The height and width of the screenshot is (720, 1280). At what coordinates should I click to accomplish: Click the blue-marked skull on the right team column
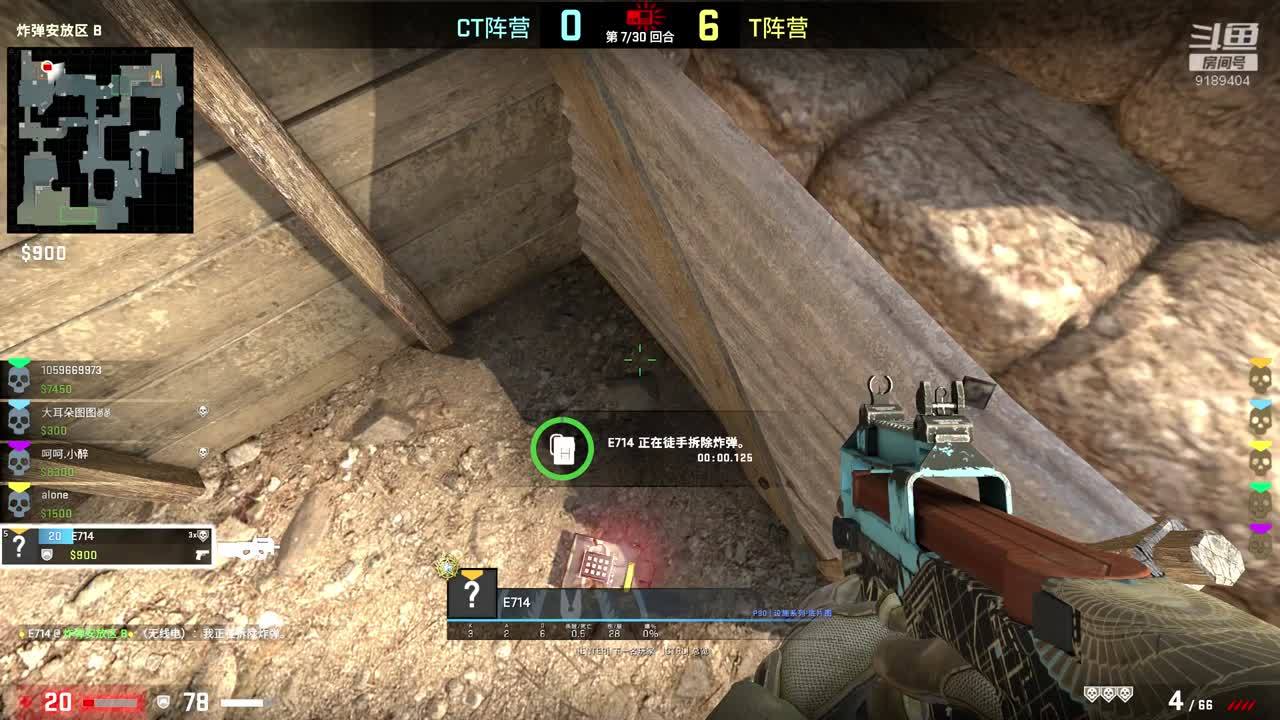(x=1261, y=421)
